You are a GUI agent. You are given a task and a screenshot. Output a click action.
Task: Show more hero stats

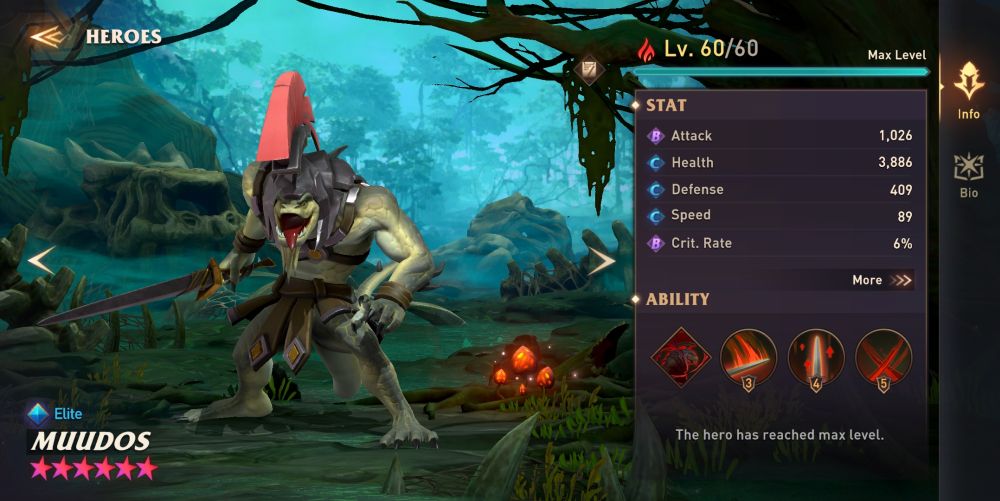tap(882, 280)
